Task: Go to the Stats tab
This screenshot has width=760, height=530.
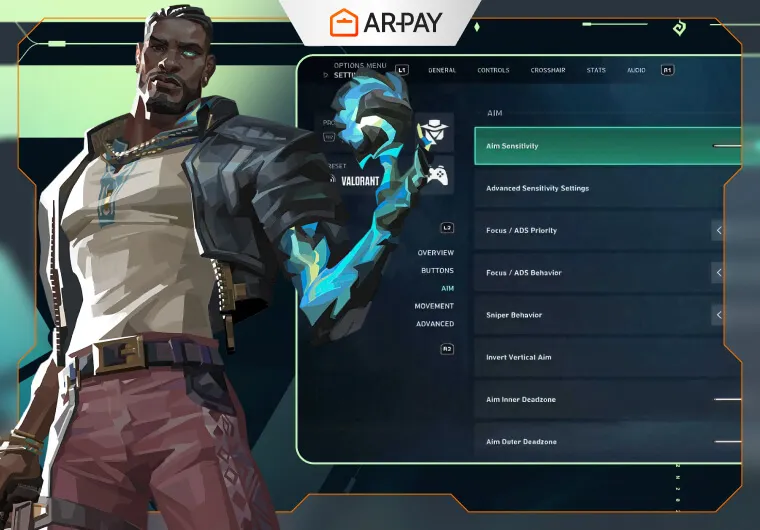Action: (596, 70)
